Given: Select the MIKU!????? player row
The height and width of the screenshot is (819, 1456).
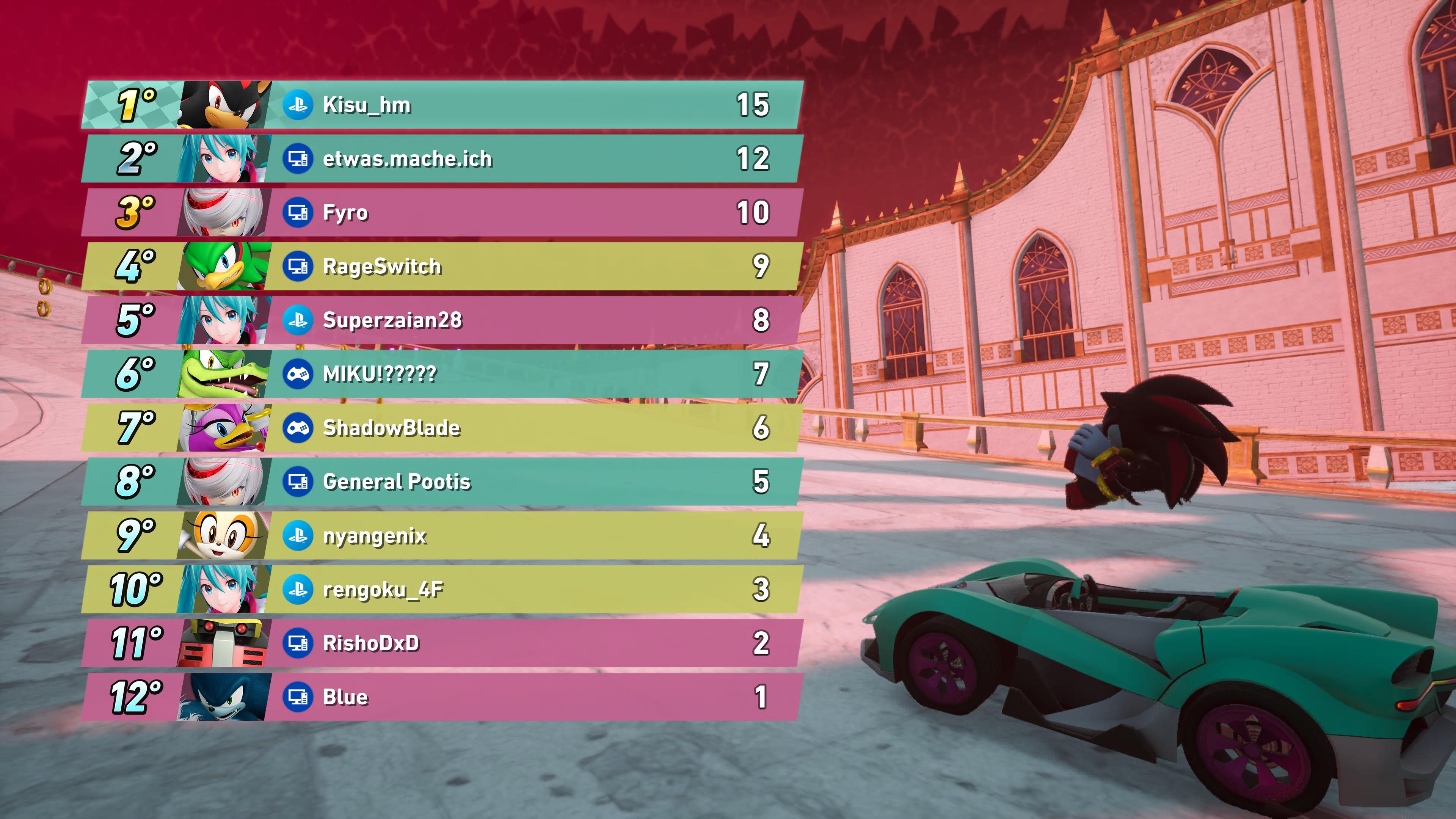Looking at the screenshot, I should coord(442,373).
